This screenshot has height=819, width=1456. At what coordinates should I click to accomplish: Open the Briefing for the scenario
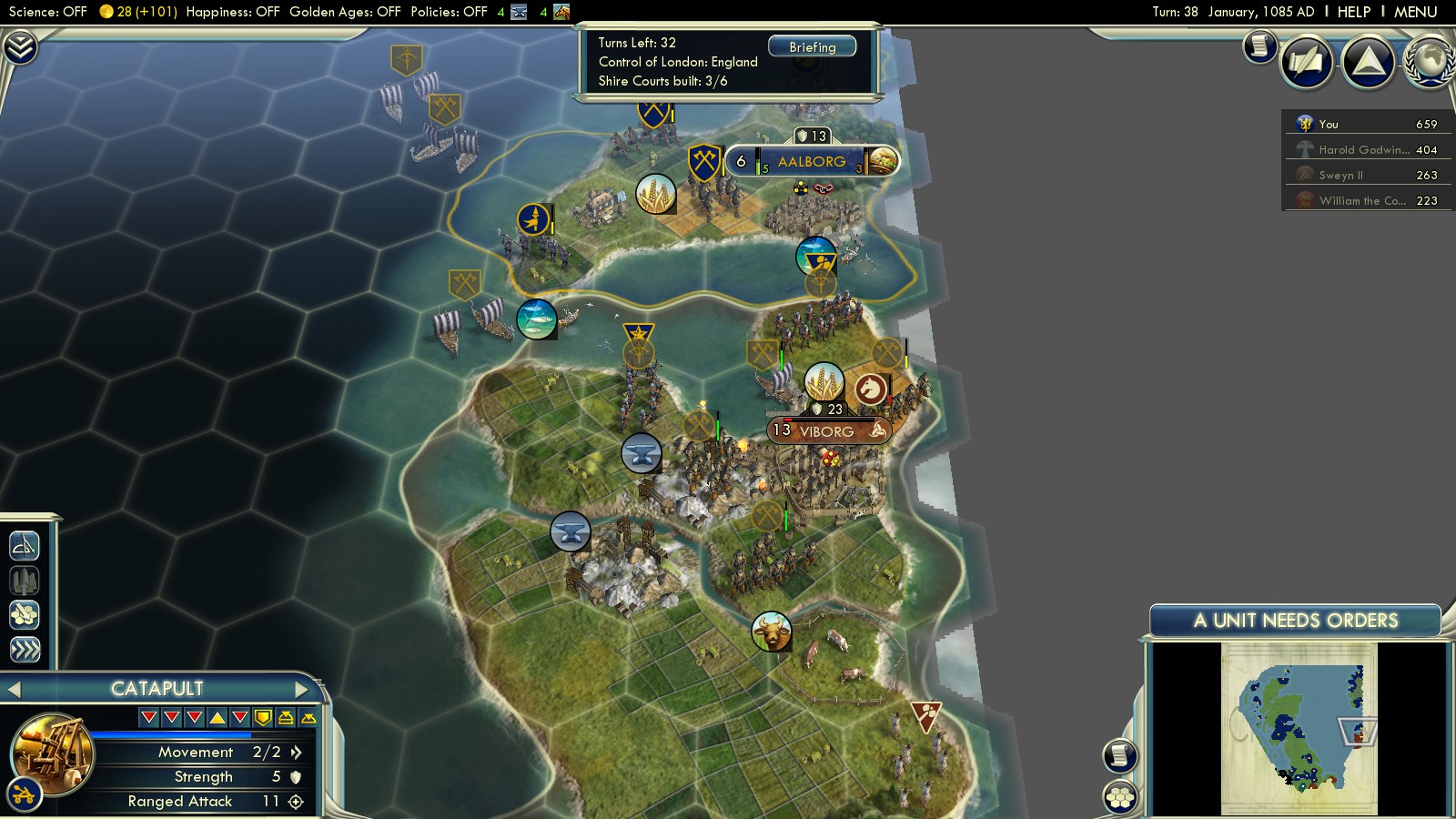click(x=812, y=46)
